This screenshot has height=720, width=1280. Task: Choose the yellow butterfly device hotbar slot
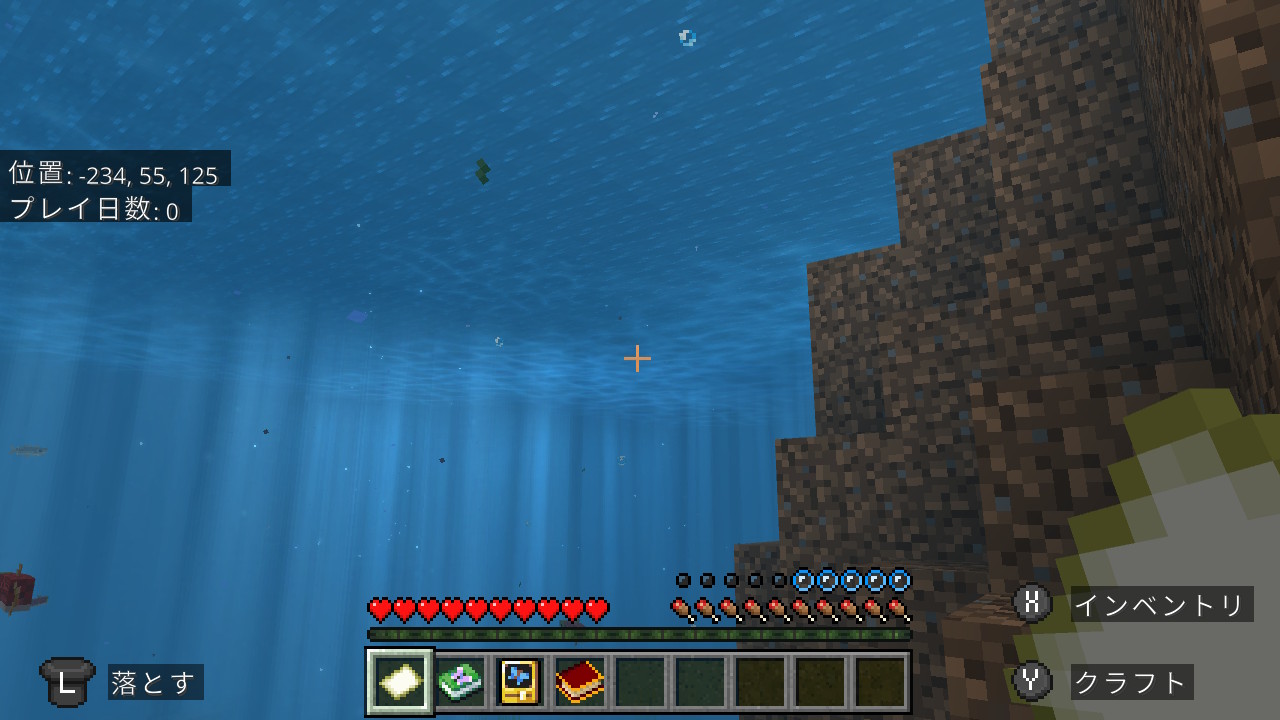[520, 682]
